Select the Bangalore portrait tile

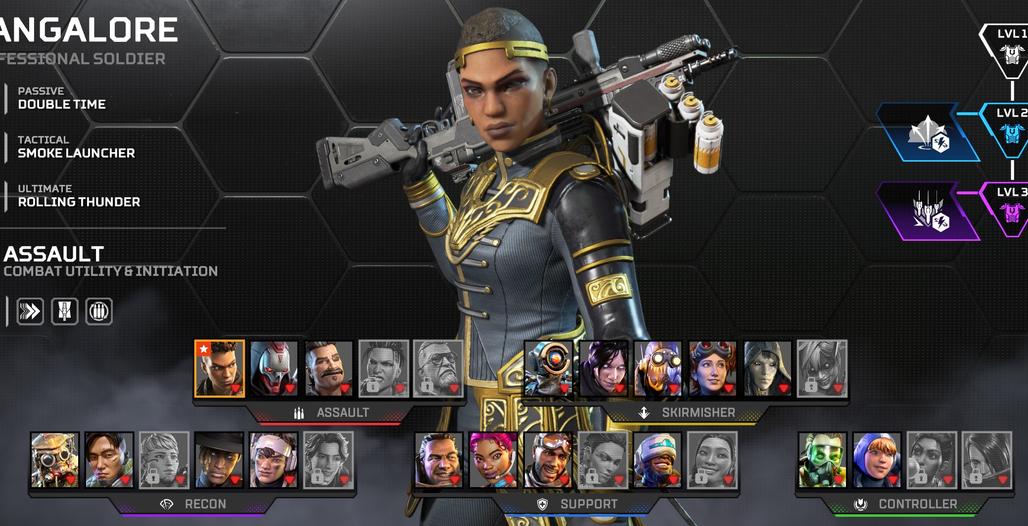(x=219, y=369)
